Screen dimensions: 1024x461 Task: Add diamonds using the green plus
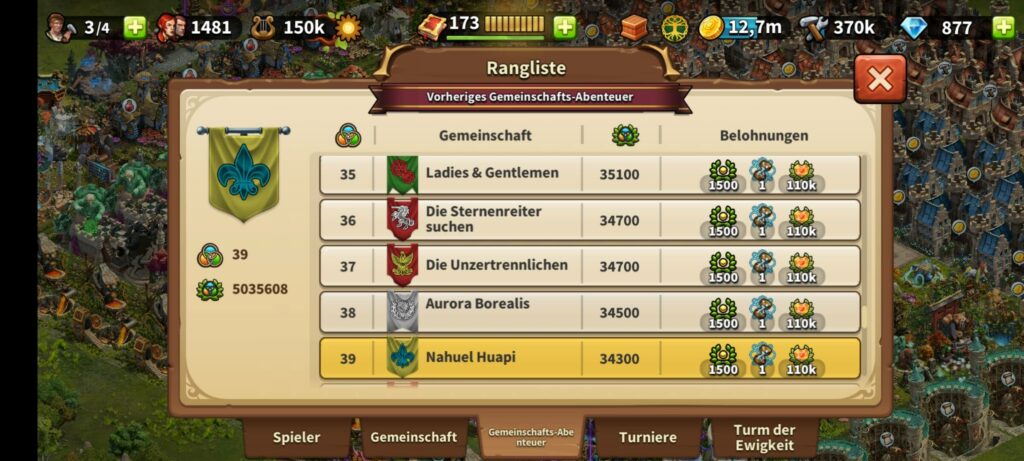pyautogui.click(x=1003, y=27)
